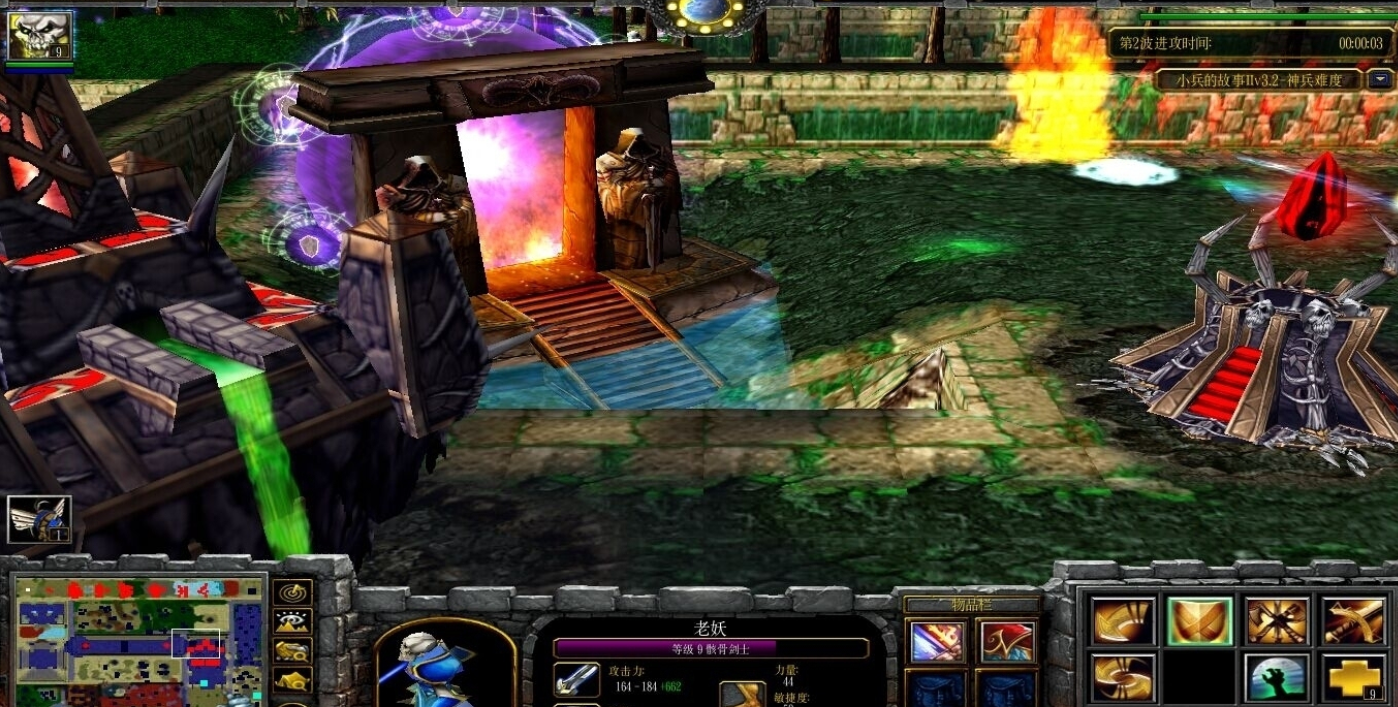Click the winged helmet idle unit icon
This screenshot has width=1398, height=707.
[39, 519]
